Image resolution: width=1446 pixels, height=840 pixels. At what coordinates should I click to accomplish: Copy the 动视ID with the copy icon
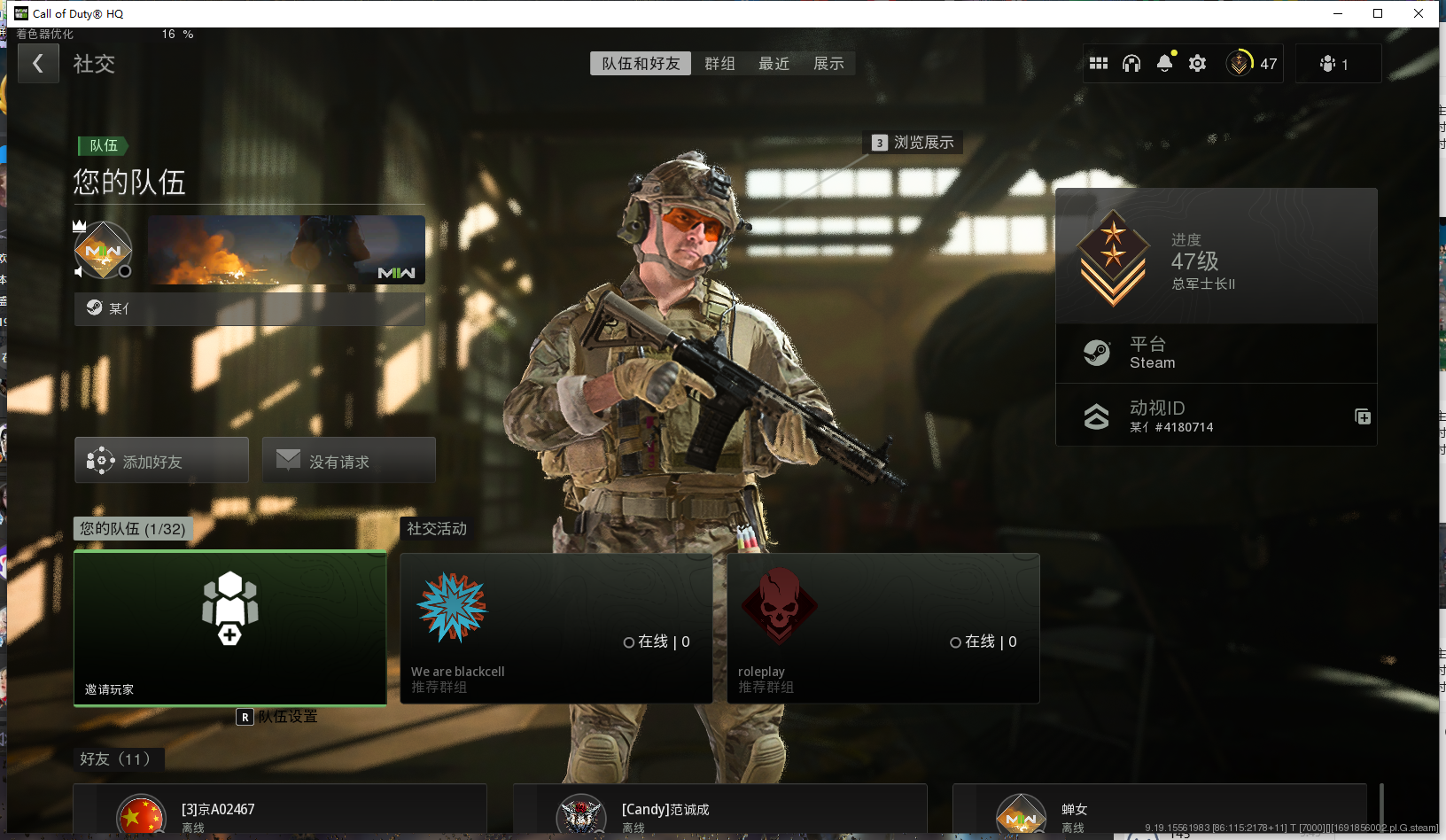click(1363, 417)
